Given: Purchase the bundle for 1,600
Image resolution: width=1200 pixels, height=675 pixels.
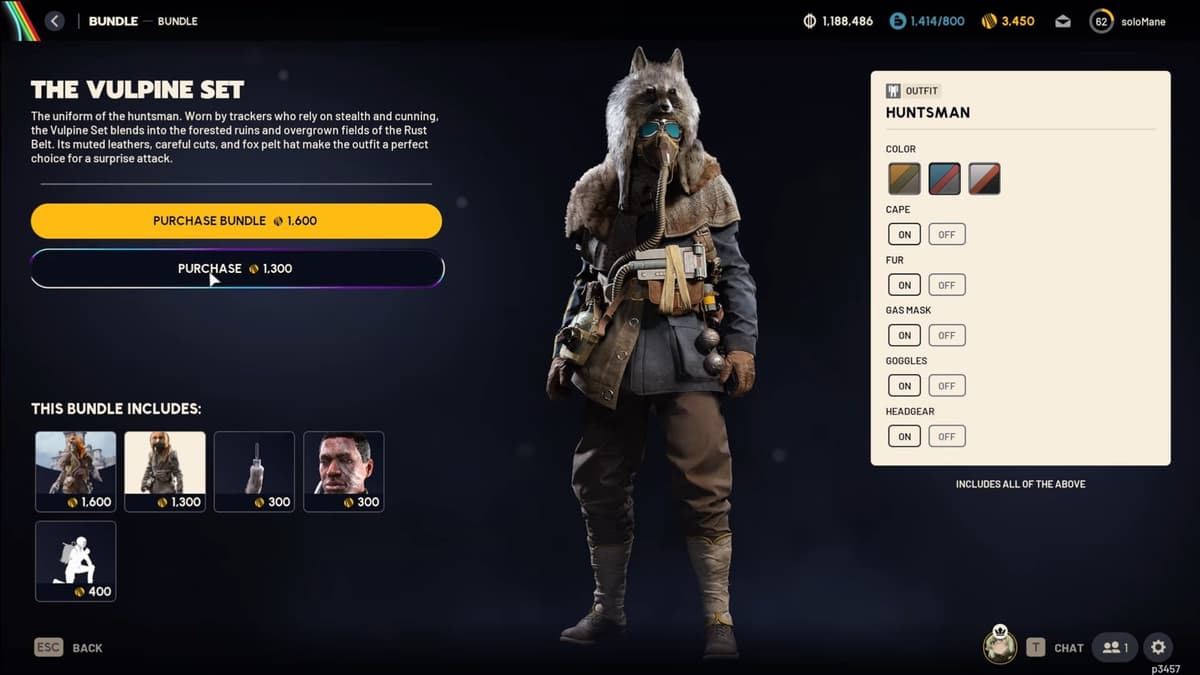Looking at the screenshot, I should coord(236,221).
